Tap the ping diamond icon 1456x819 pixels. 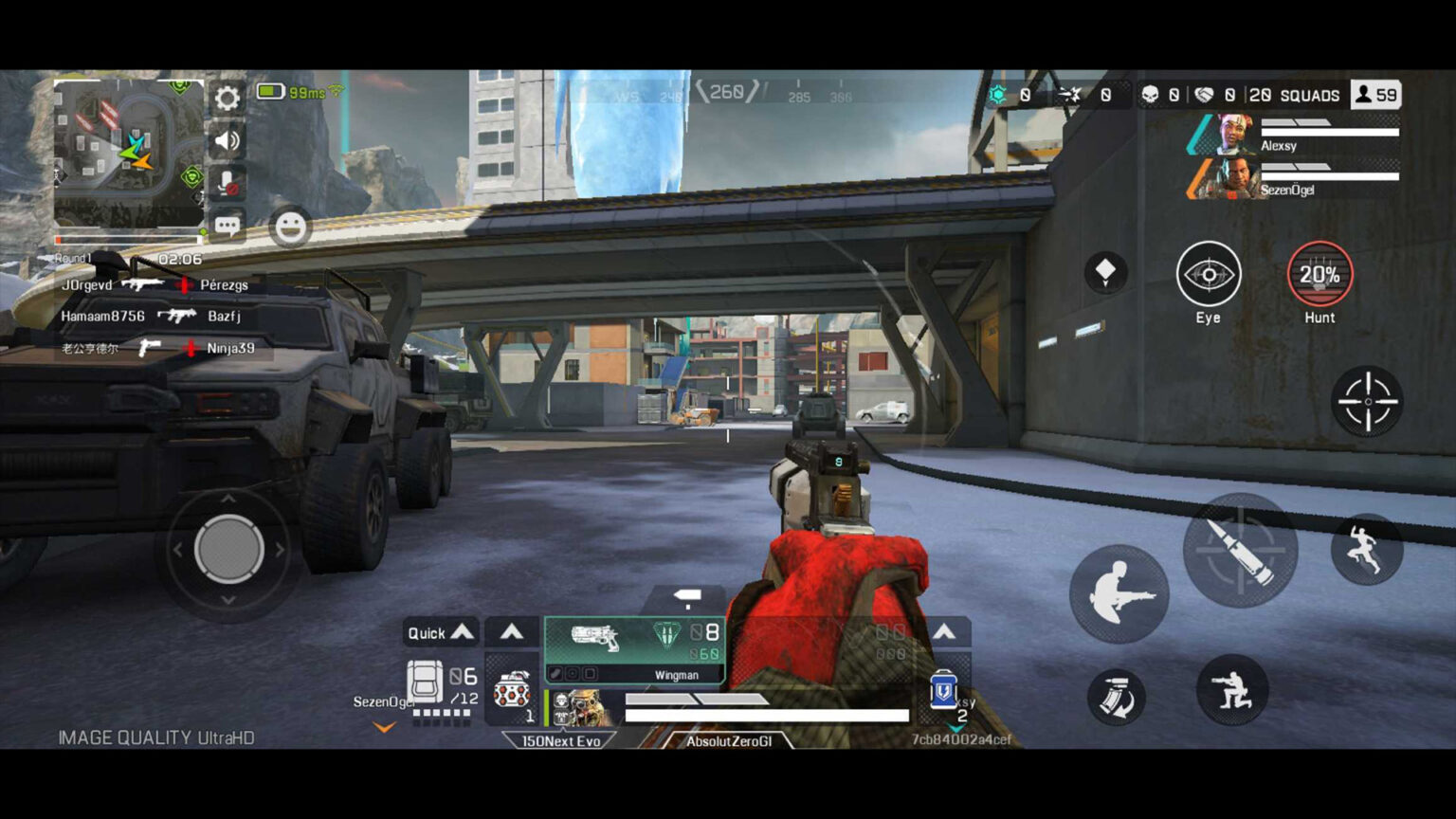tap(1105, 273)
